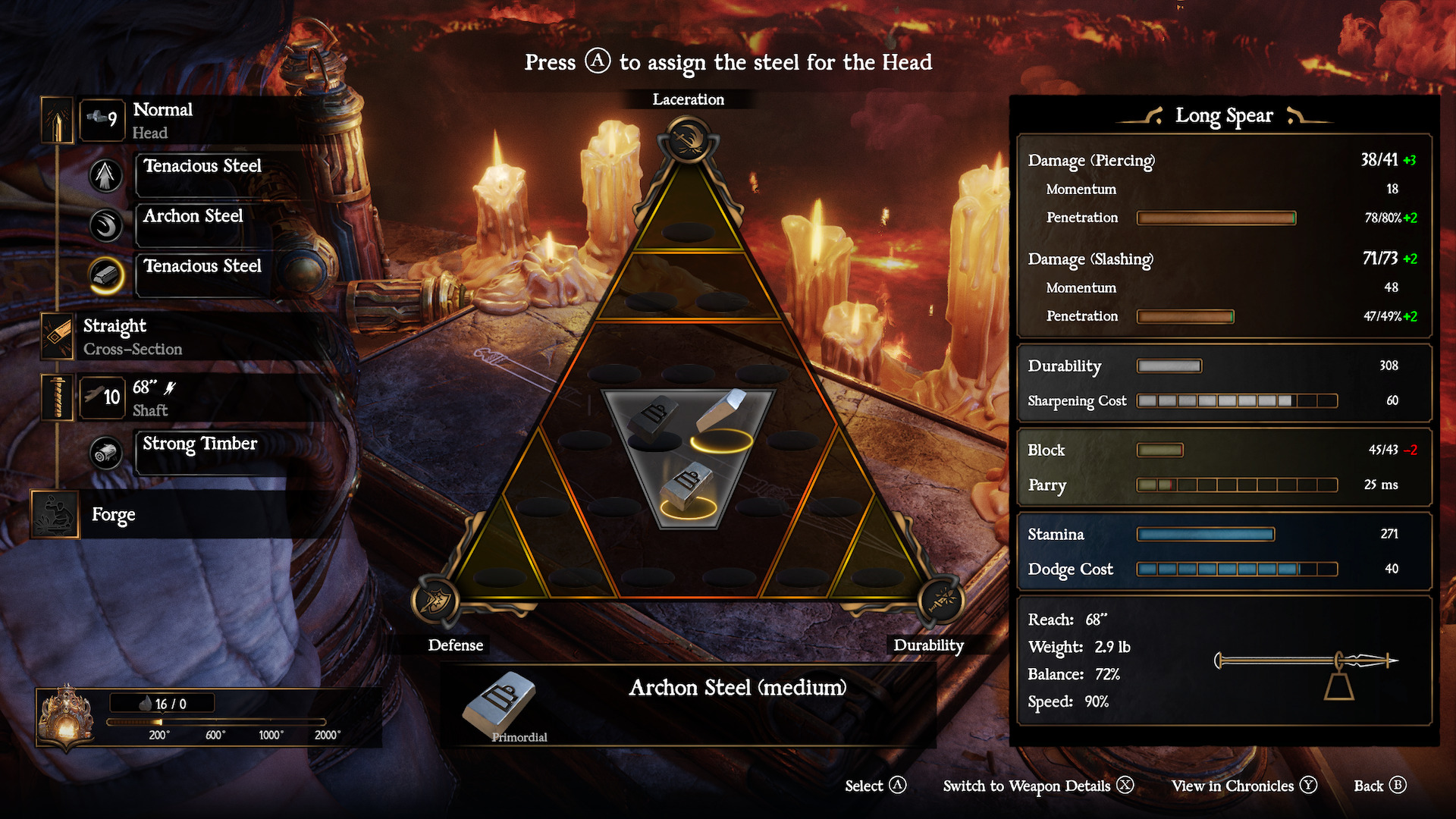This screenshot has height=819, width=1456.
Task: Start forging with the Forge entry
Action: tap(113, 515)
